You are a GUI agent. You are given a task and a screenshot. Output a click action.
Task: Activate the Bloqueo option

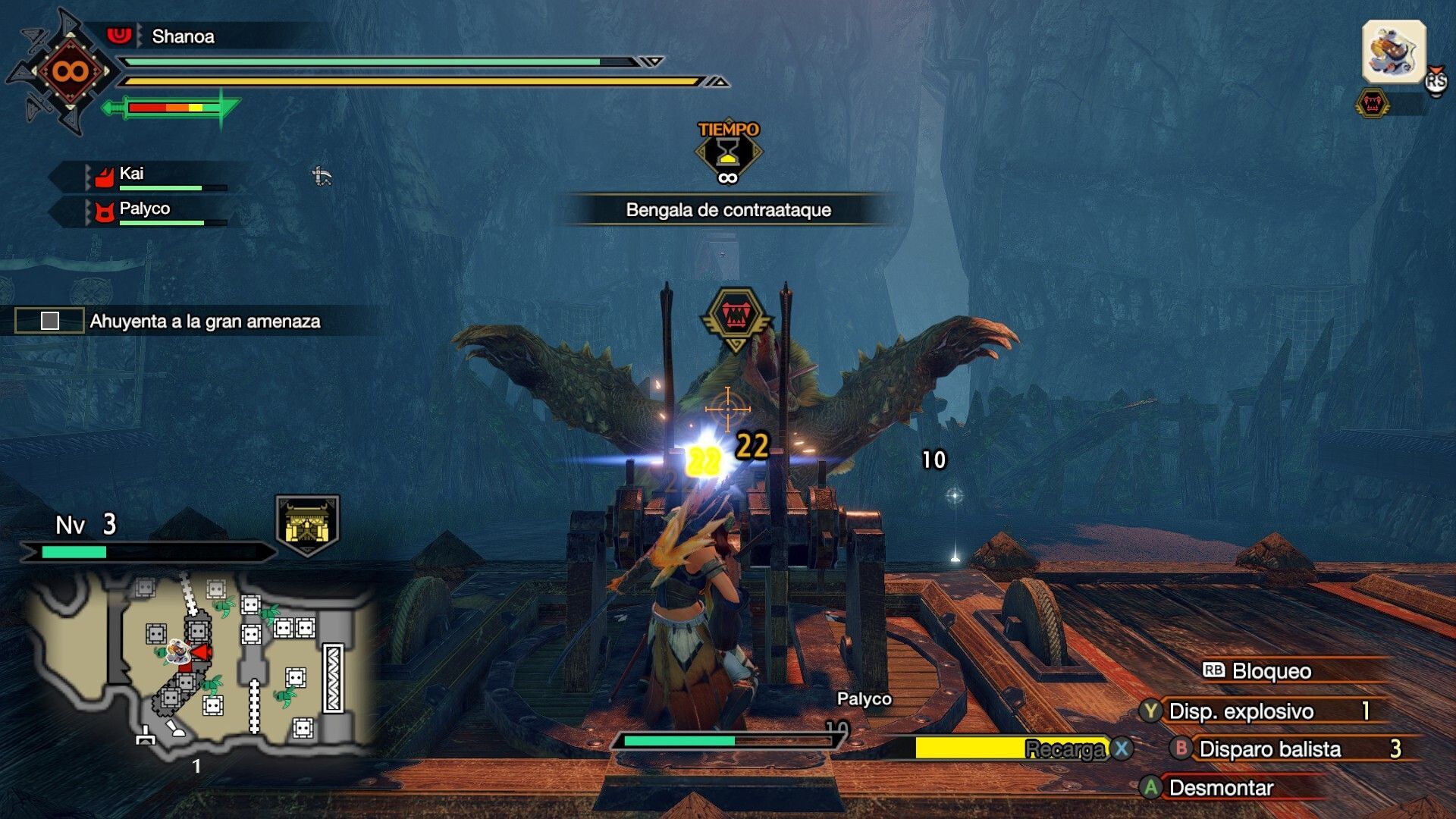click(x=1271, y=671)
